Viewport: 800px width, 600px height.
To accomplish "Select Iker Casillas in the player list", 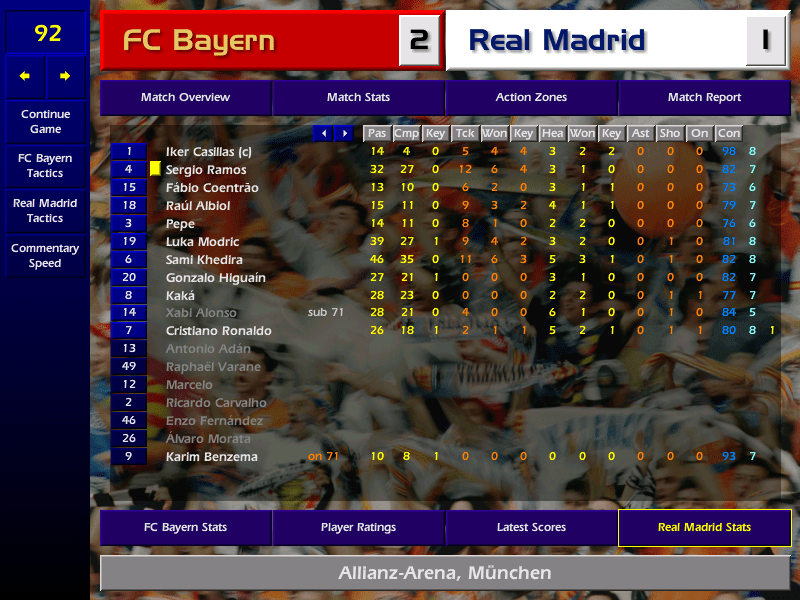I will [208, 152].
